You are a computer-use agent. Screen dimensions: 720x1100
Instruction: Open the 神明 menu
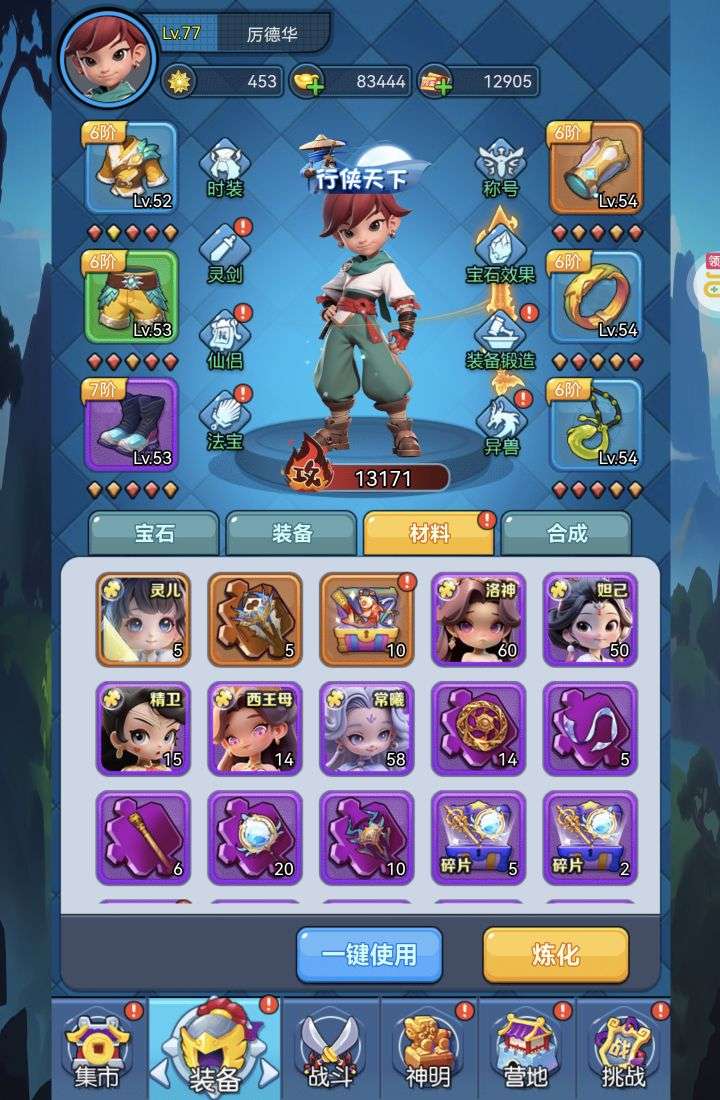click(428, 1050)
